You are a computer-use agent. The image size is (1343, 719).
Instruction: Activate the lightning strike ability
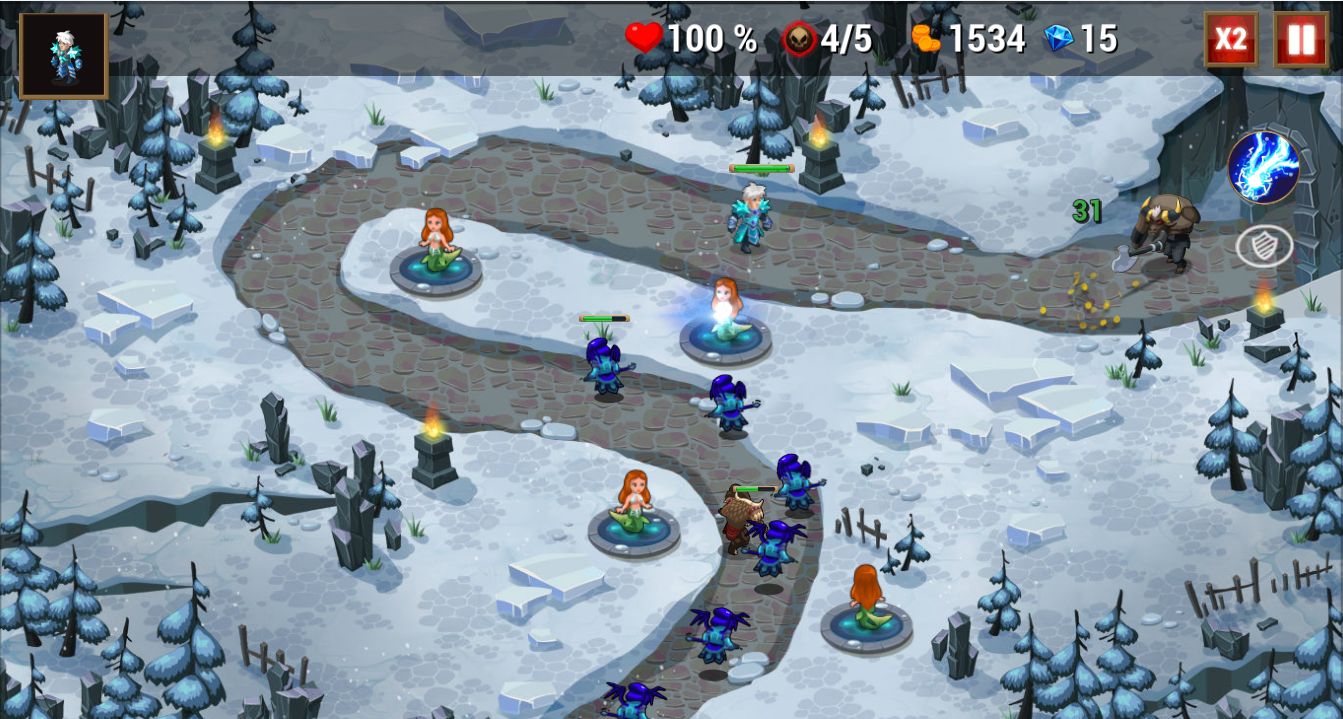coord(1263,167)
